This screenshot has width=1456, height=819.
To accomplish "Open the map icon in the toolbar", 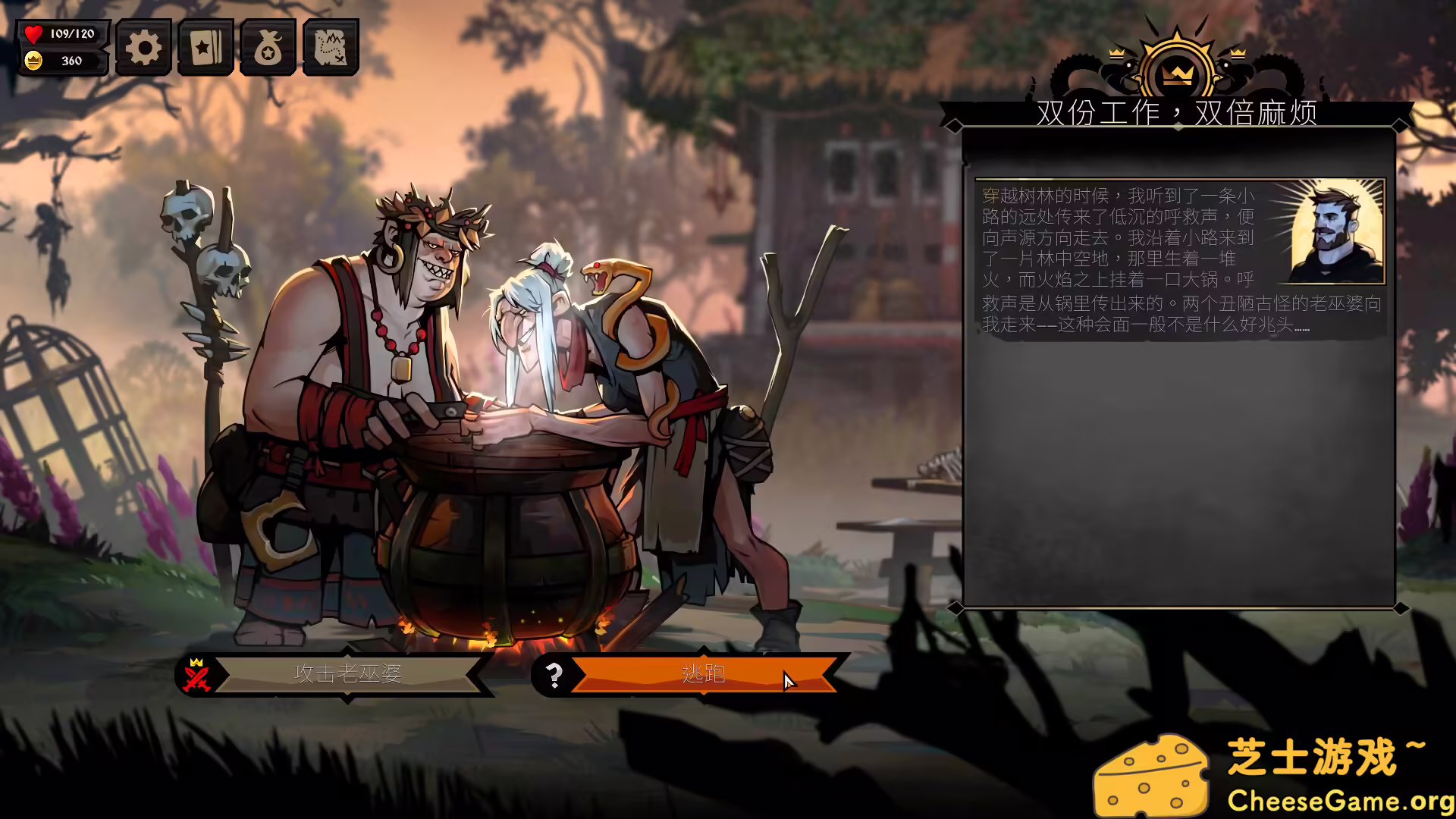I will pyautogui.click(x=331, y=47).
